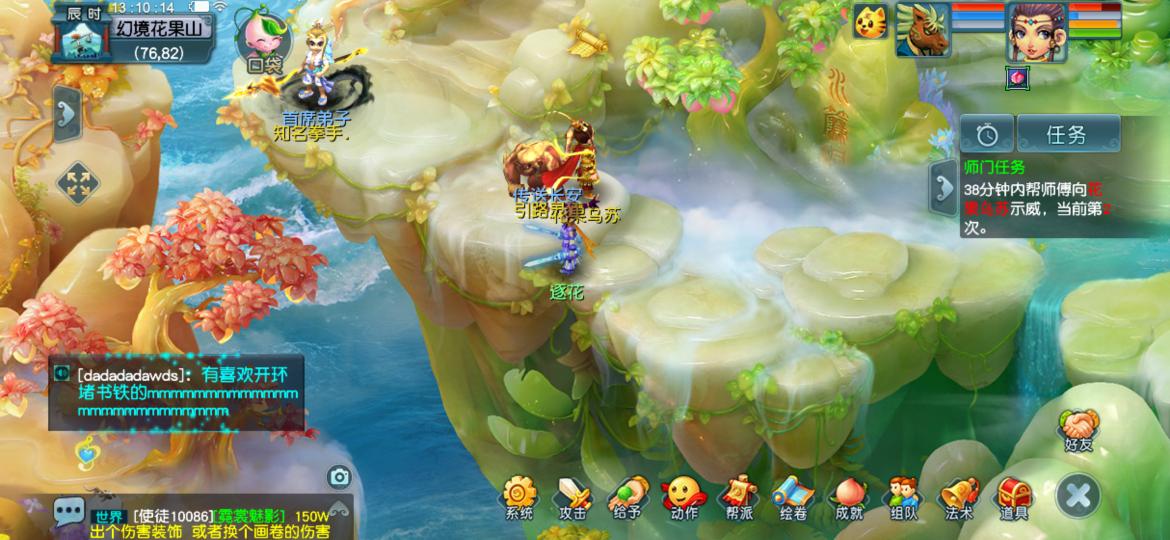Take a screenshot with the camera icon
This screenshot has width=1170, height=540.
(x=339, y=476)
